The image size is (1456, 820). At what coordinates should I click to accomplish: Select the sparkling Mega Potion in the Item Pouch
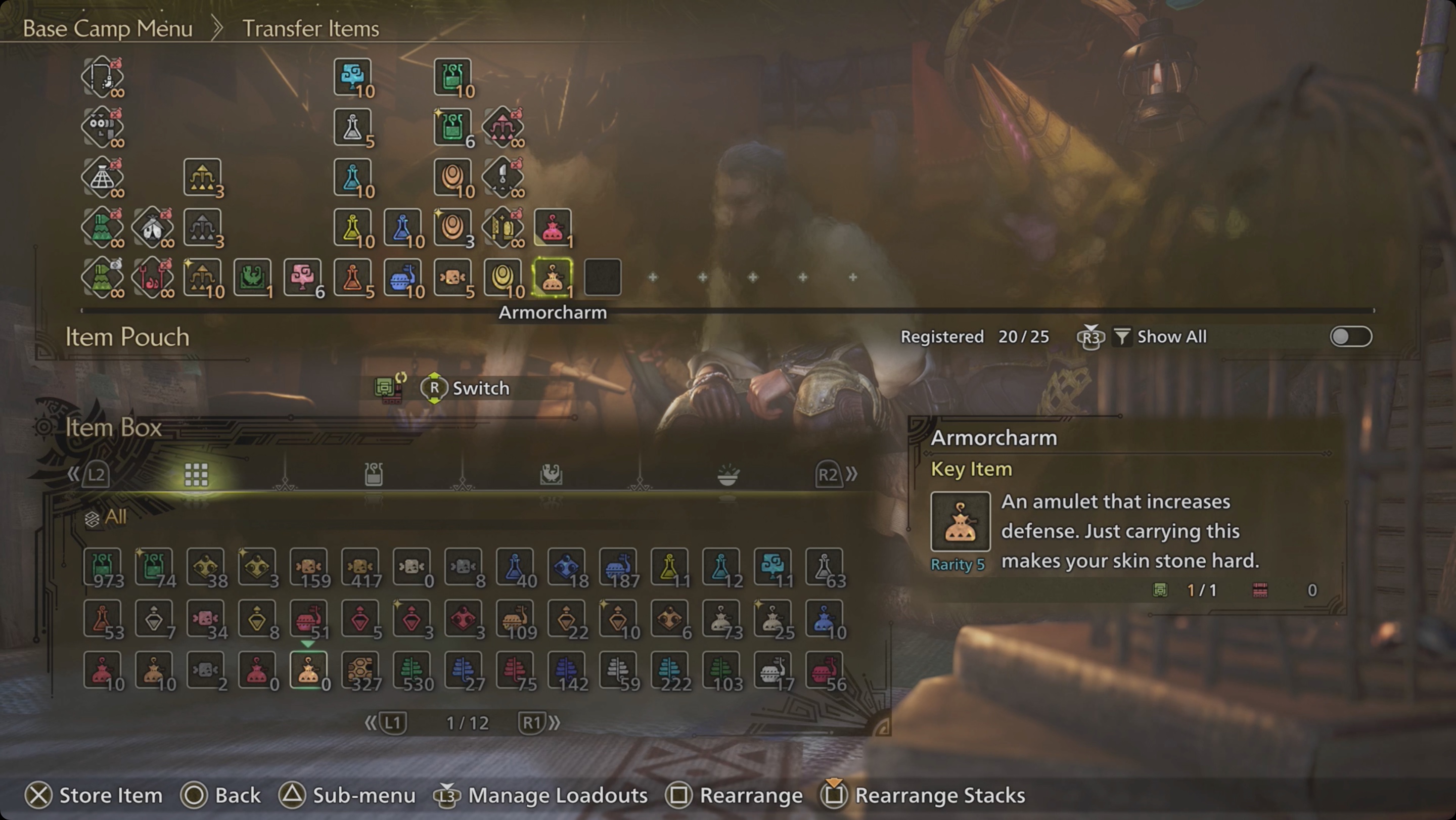(452, 127)
